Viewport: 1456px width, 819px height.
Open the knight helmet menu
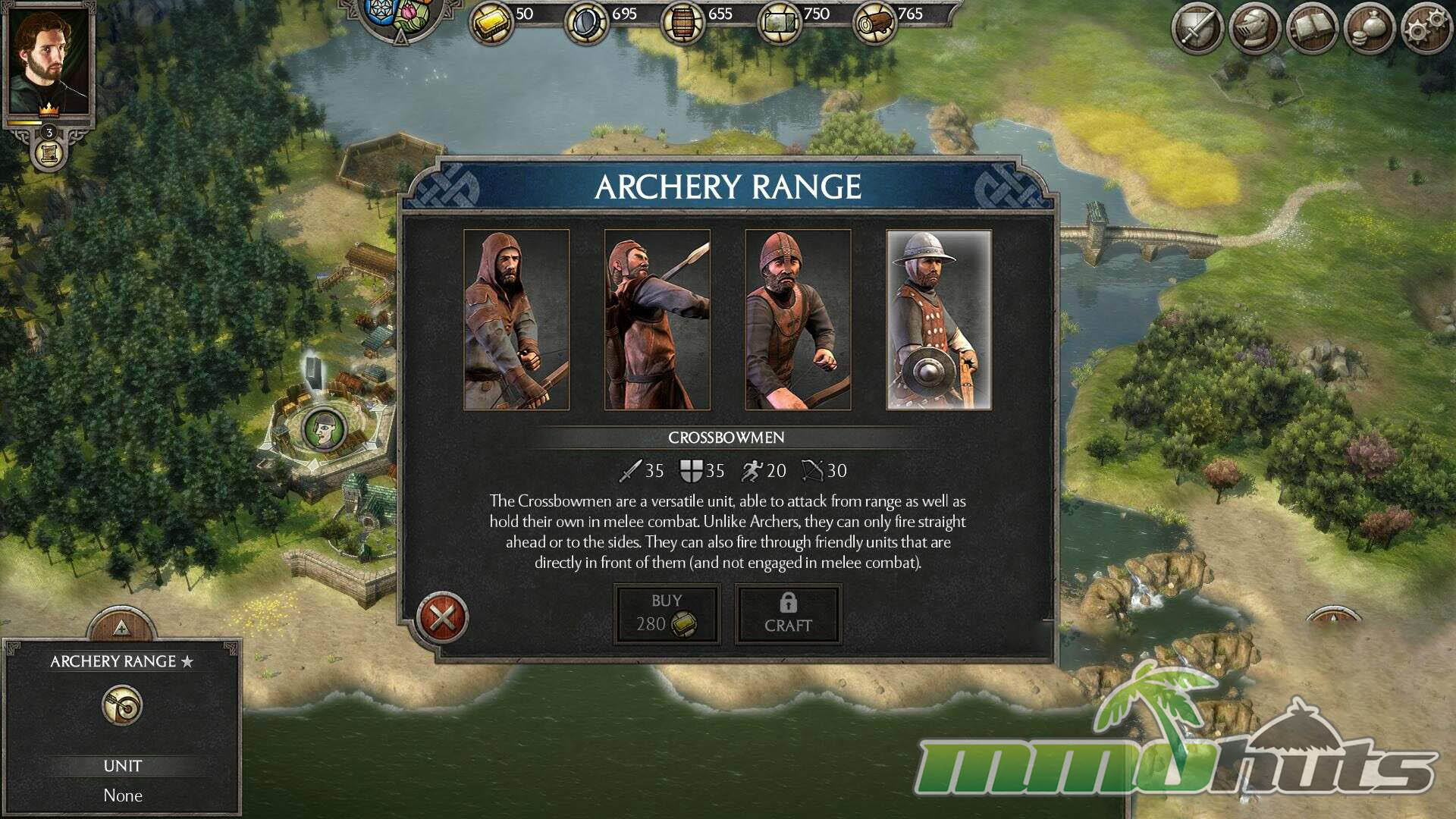coord(1254,29)
